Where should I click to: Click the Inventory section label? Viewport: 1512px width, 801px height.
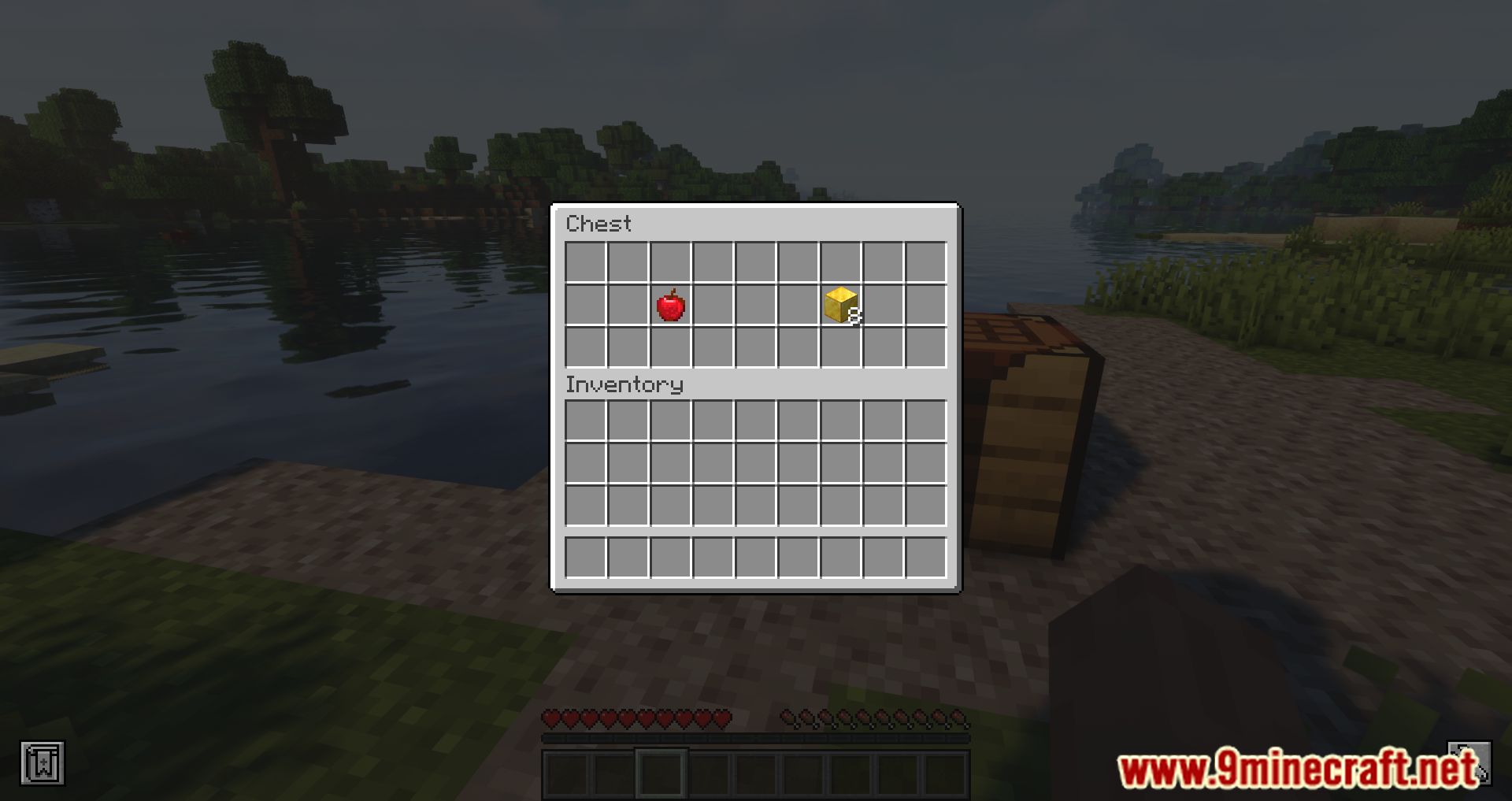(624, 385)
